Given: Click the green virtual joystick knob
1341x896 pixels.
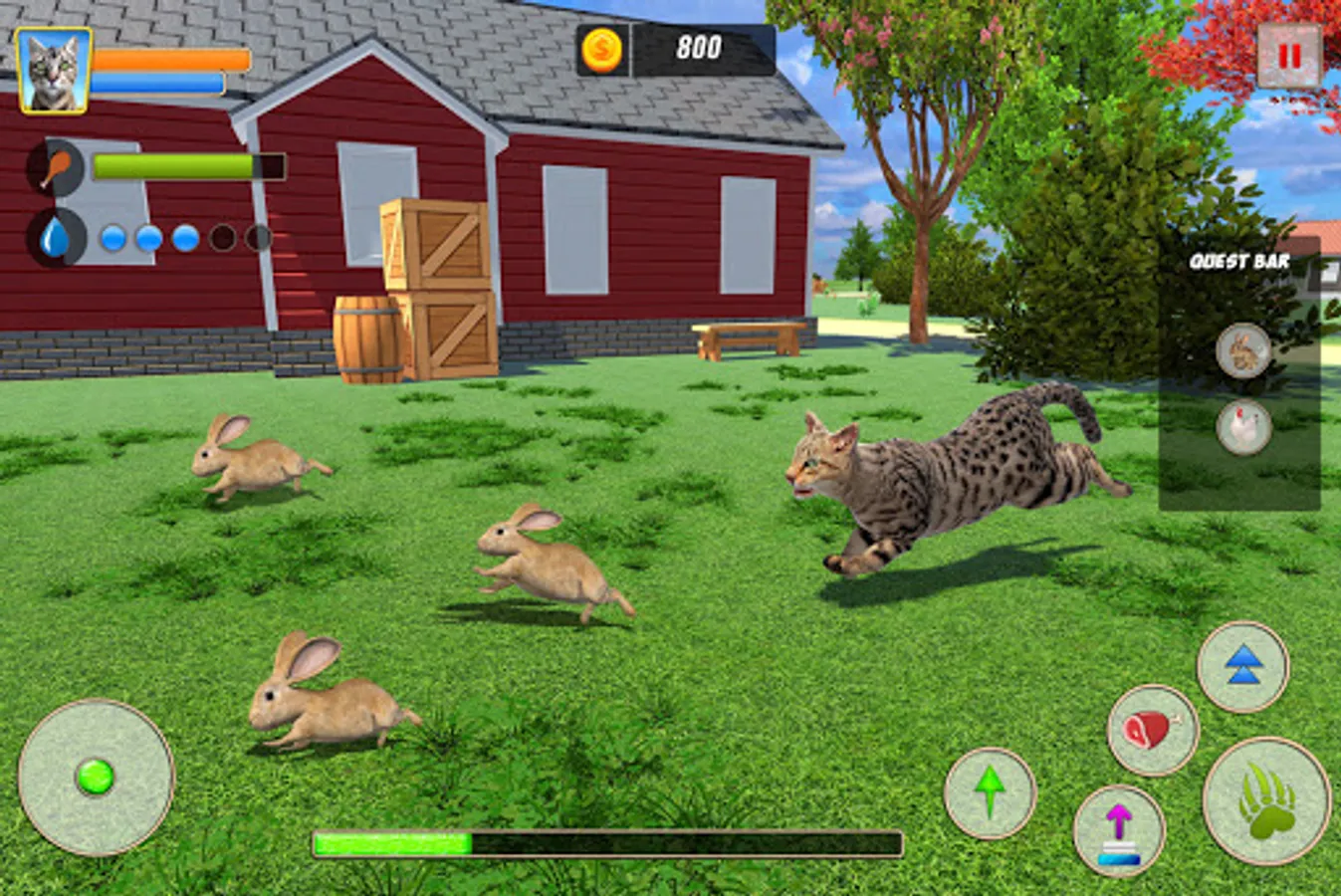Looking at the screenshot, I should [x=96, y=777].
